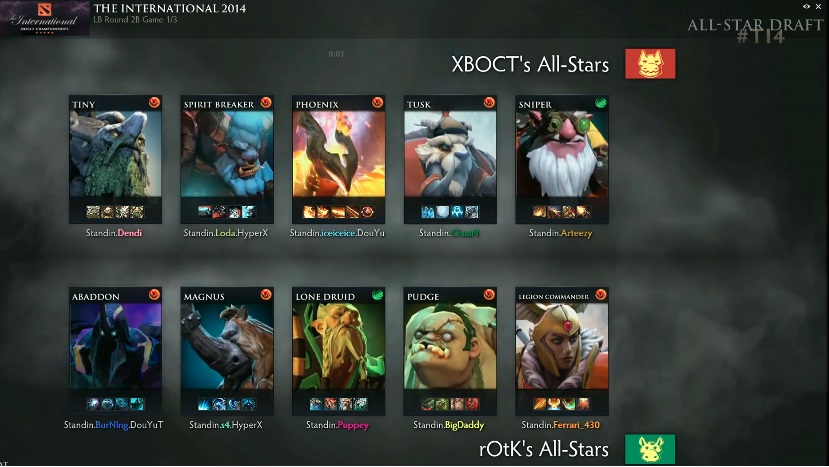Select the Tusk hero card
829x467 pixels.
(450, 155)
